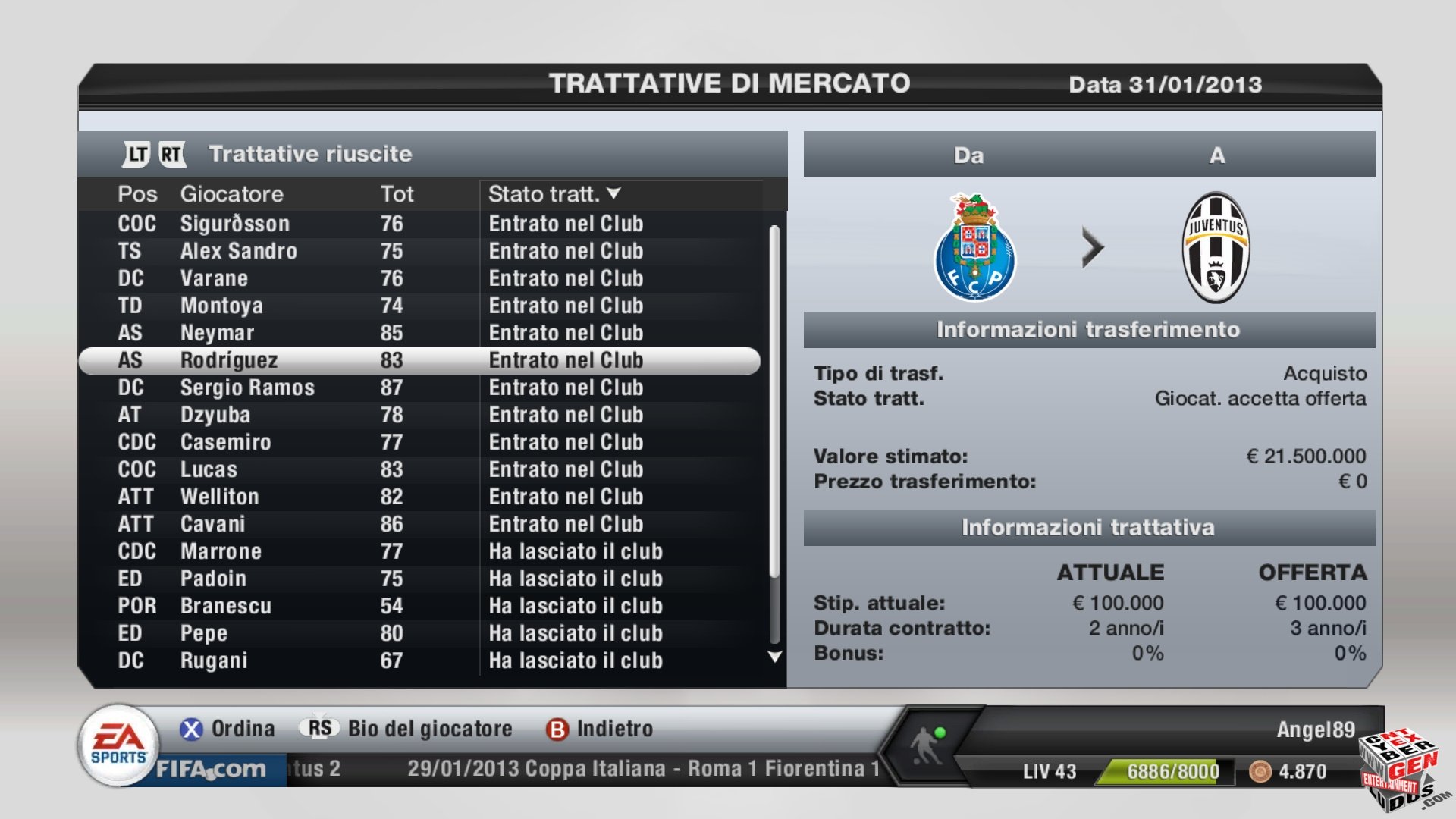Choose goalkeeper Branescu's row

(x=226, y=606)
